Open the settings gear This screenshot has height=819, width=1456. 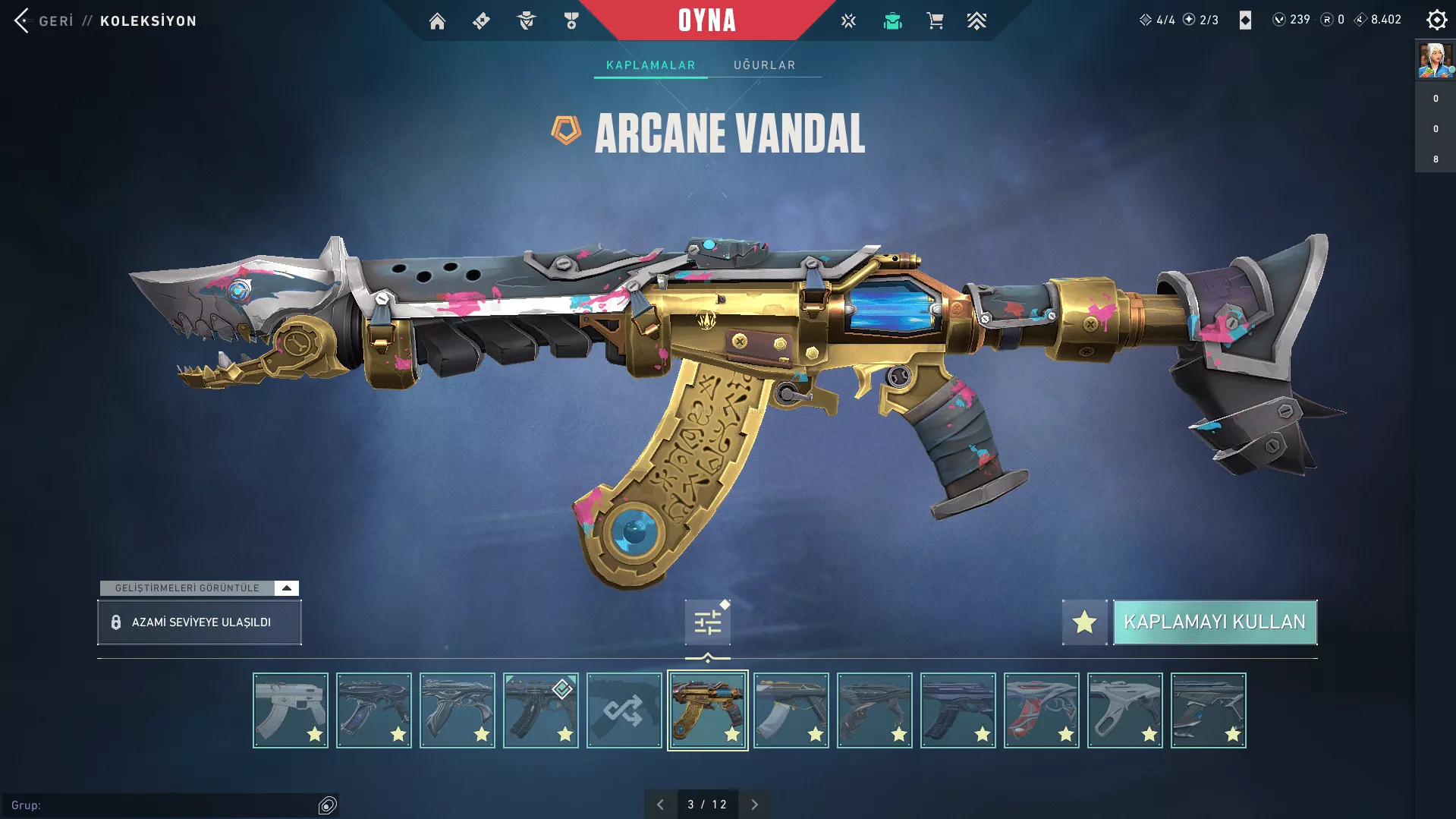point(1436,20)
